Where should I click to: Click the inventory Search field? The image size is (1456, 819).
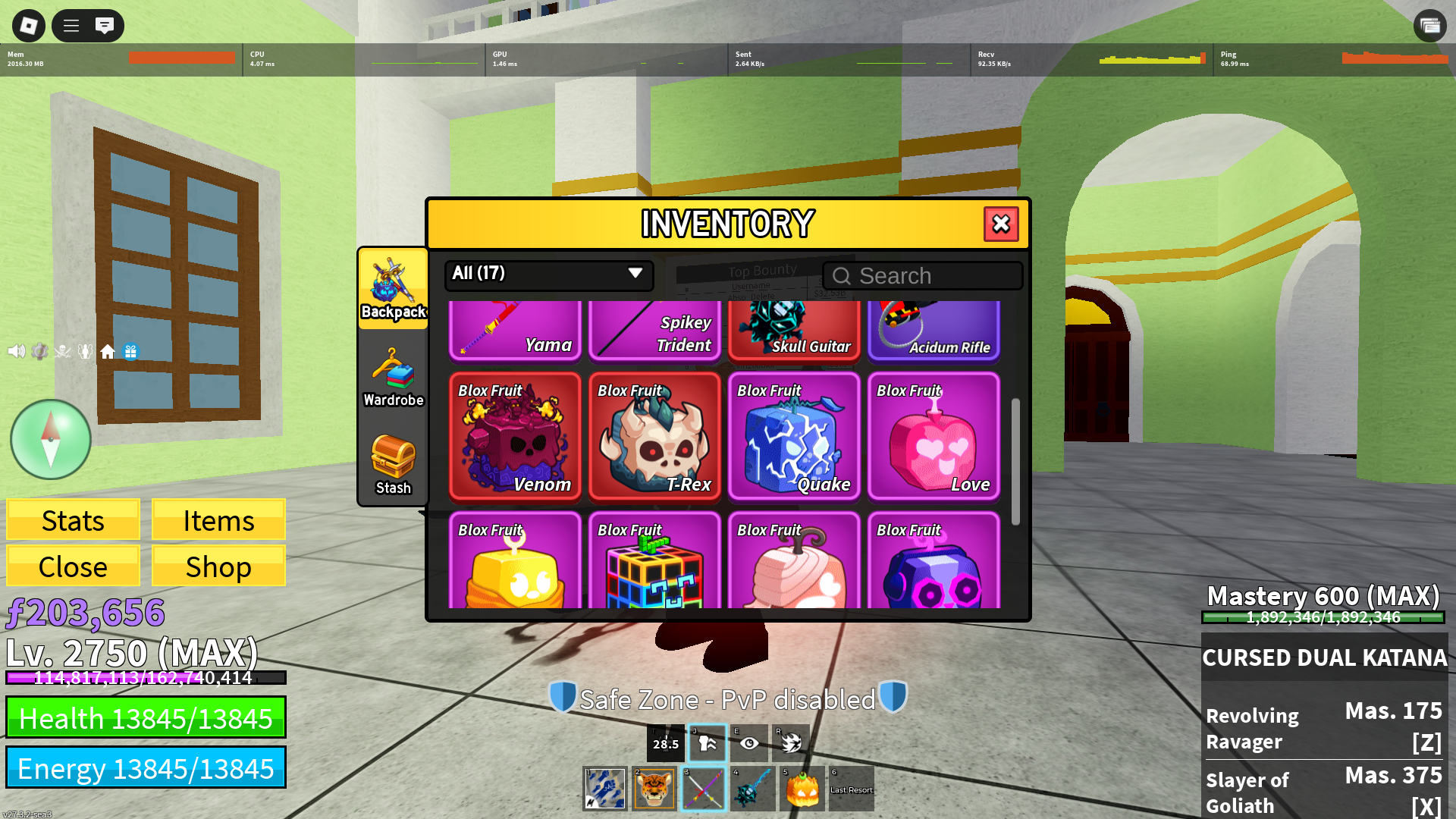pyautogui.click(x=922, y=276)
